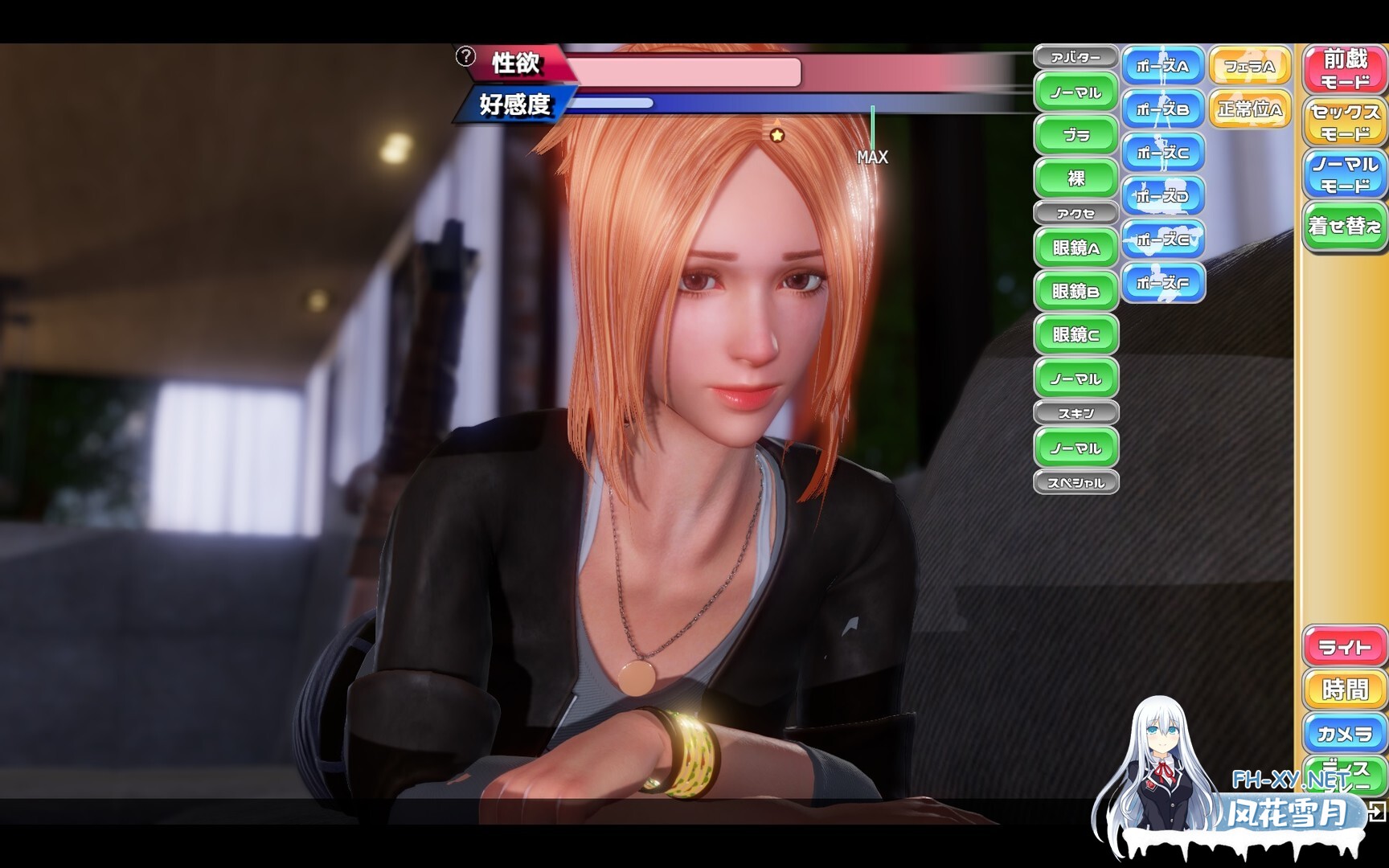The image size is (1389, 868).
Task: Pick the ポーズD lying pose icon
Action: tap(1165, 194)
